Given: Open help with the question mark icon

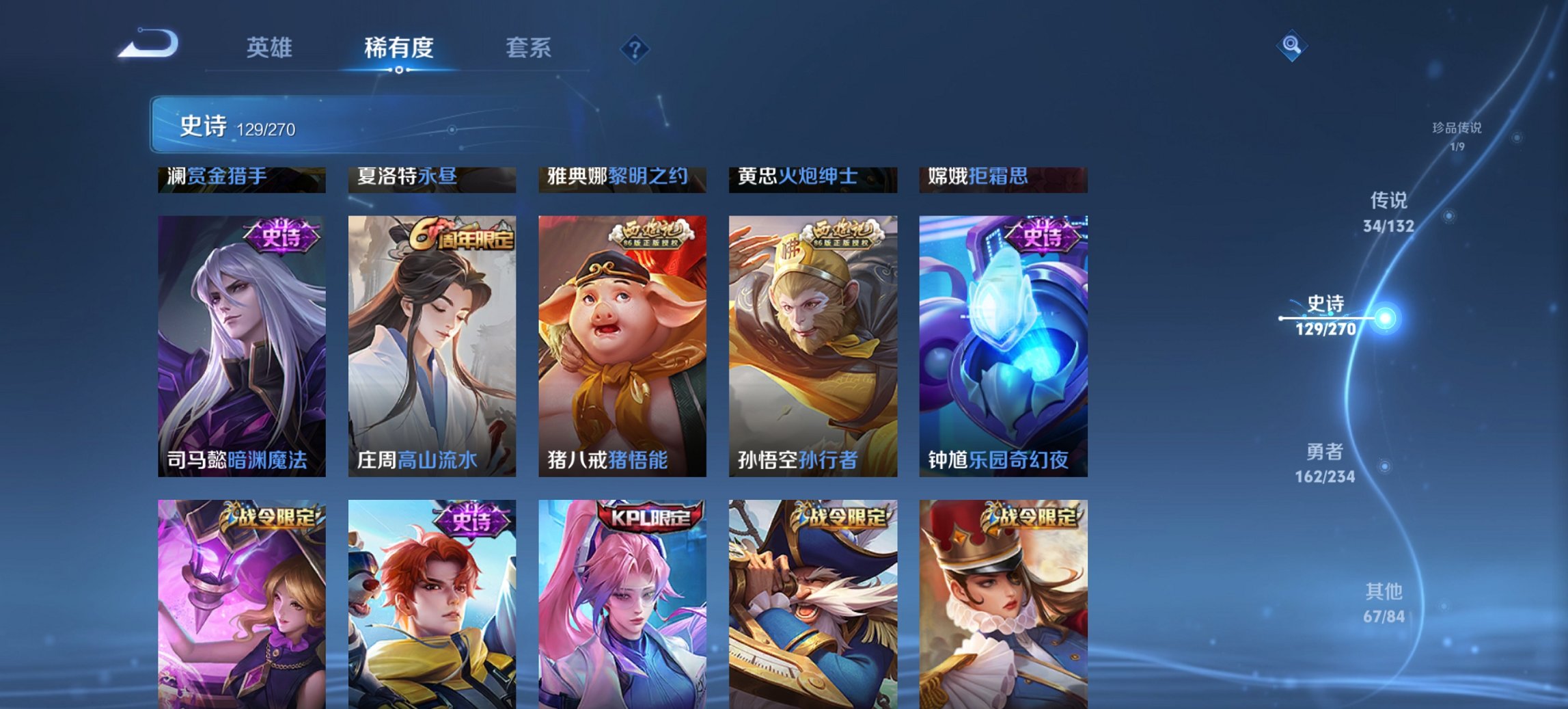Looking at the screenshot, I should (x=635, y=47).
